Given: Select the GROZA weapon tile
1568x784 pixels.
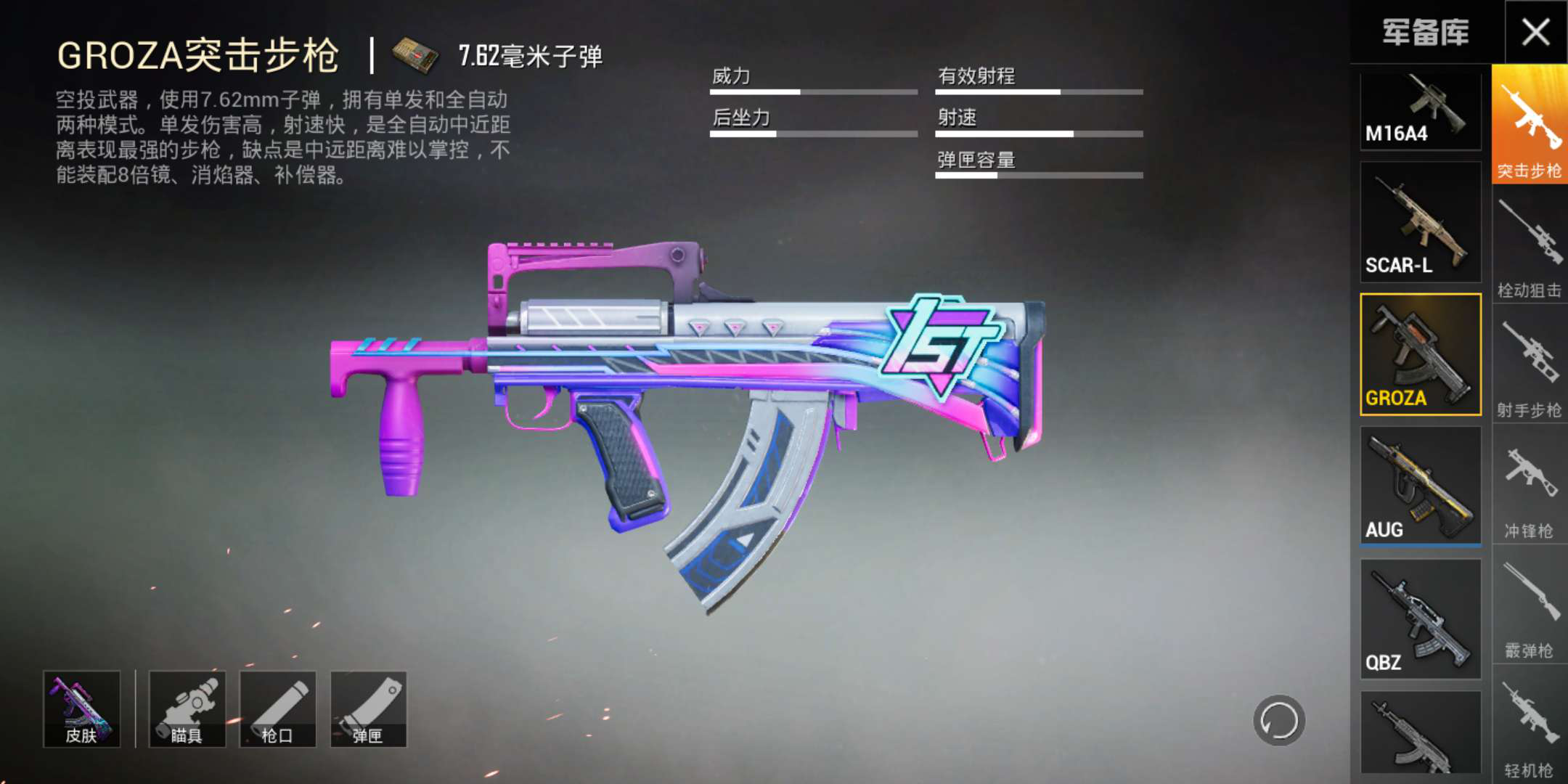Looking at the screenshot, I should tap(1420, 354).
